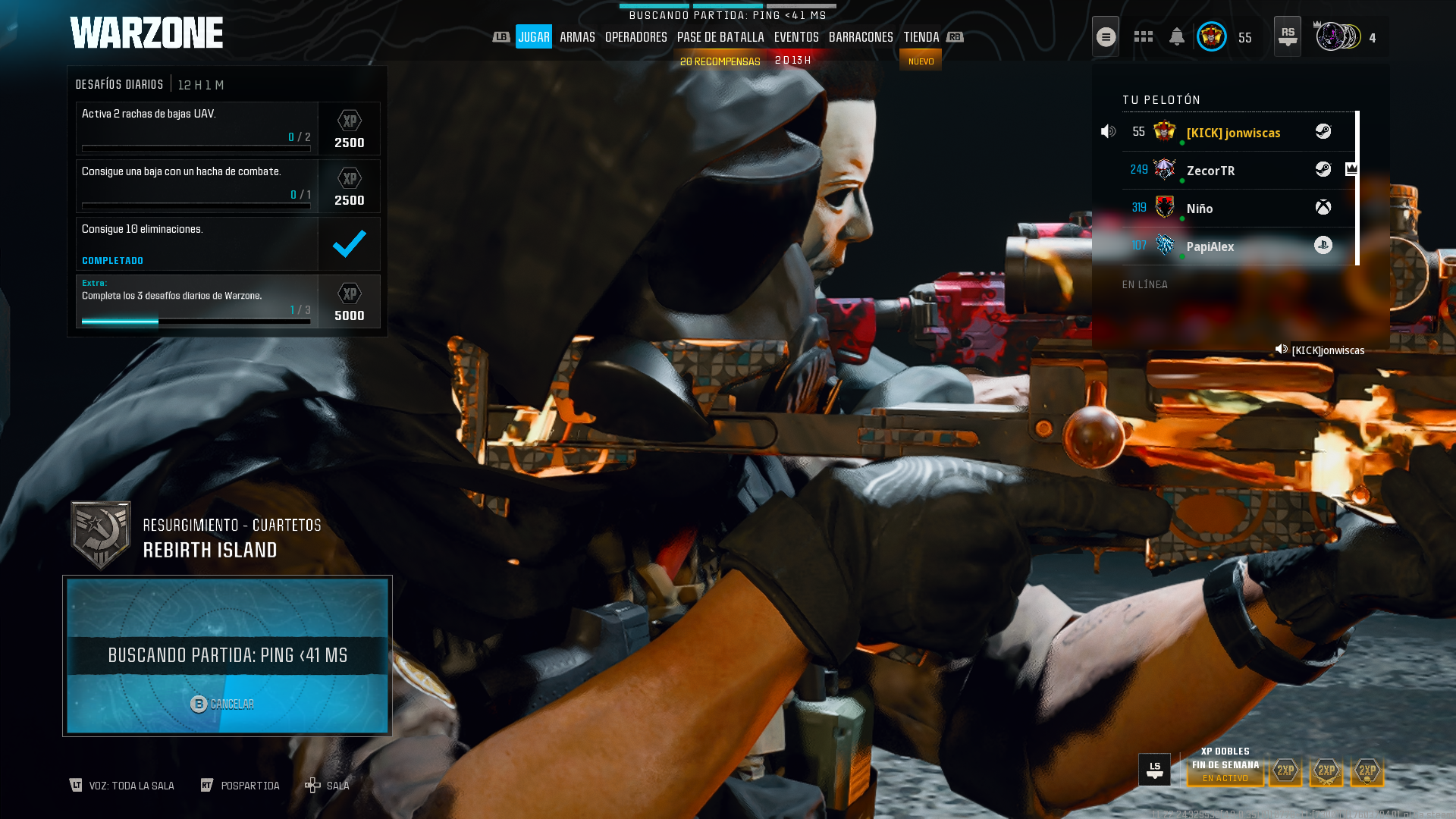Switch to the JUGAR tab
1456x819 pixels.
(534, 37)
